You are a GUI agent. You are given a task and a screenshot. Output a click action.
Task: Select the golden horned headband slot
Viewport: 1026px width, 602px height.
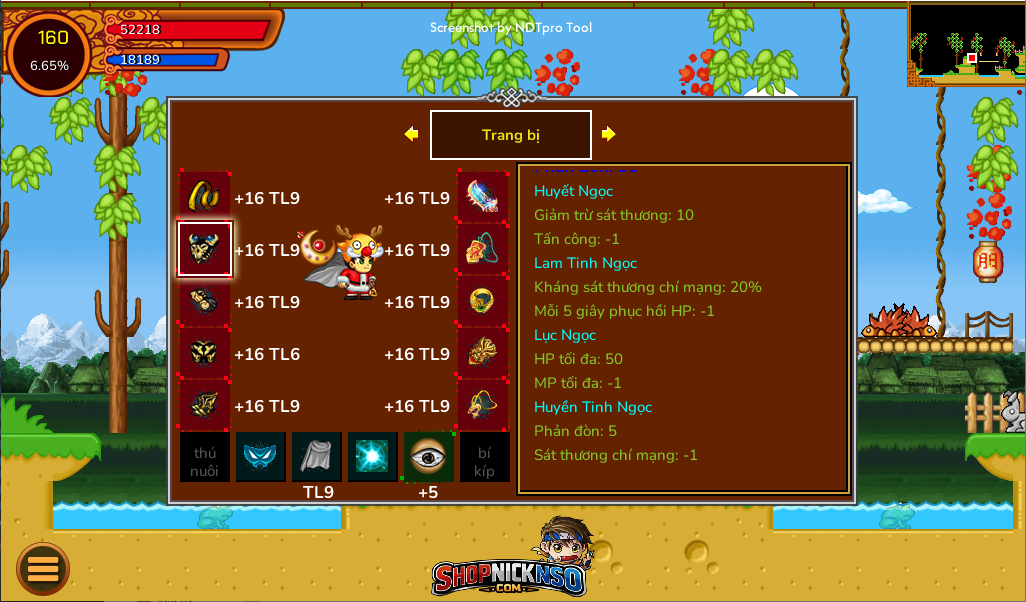(x=205, y=197)
